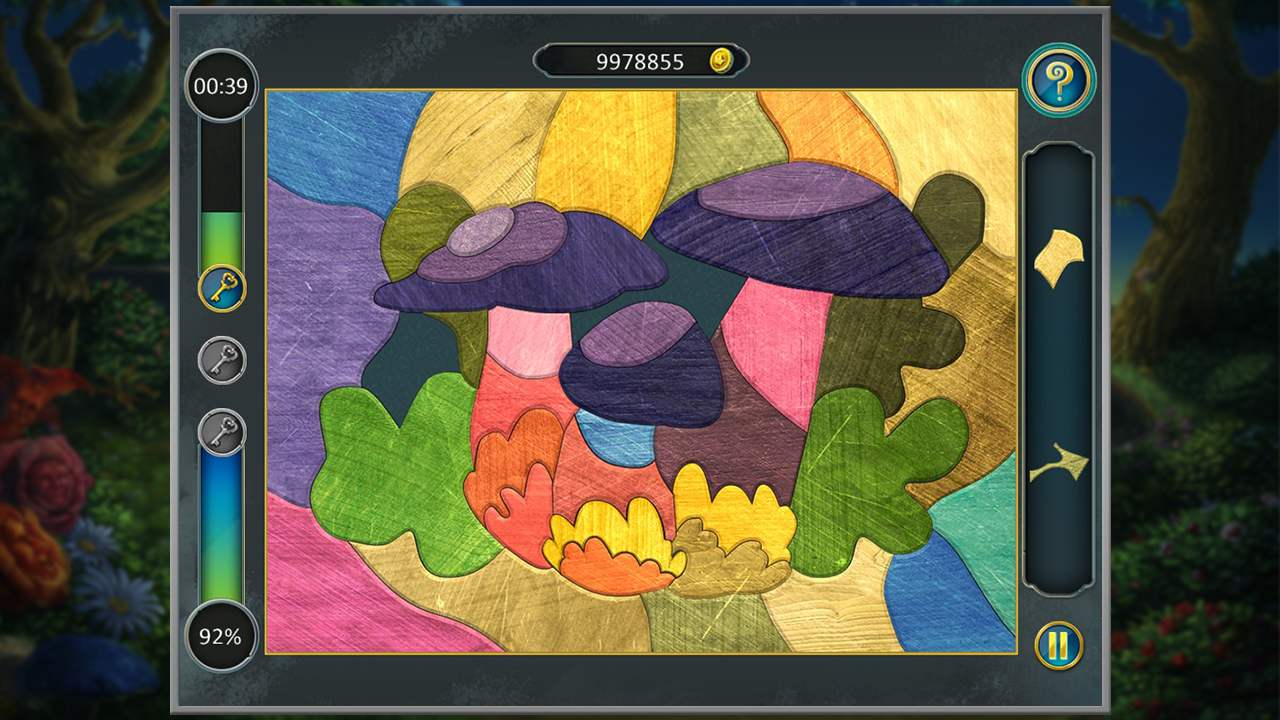The width and height of the screenshot is (1280, 720).
Task: Select the lower silver key icon
Action: [x=222, y=430]
